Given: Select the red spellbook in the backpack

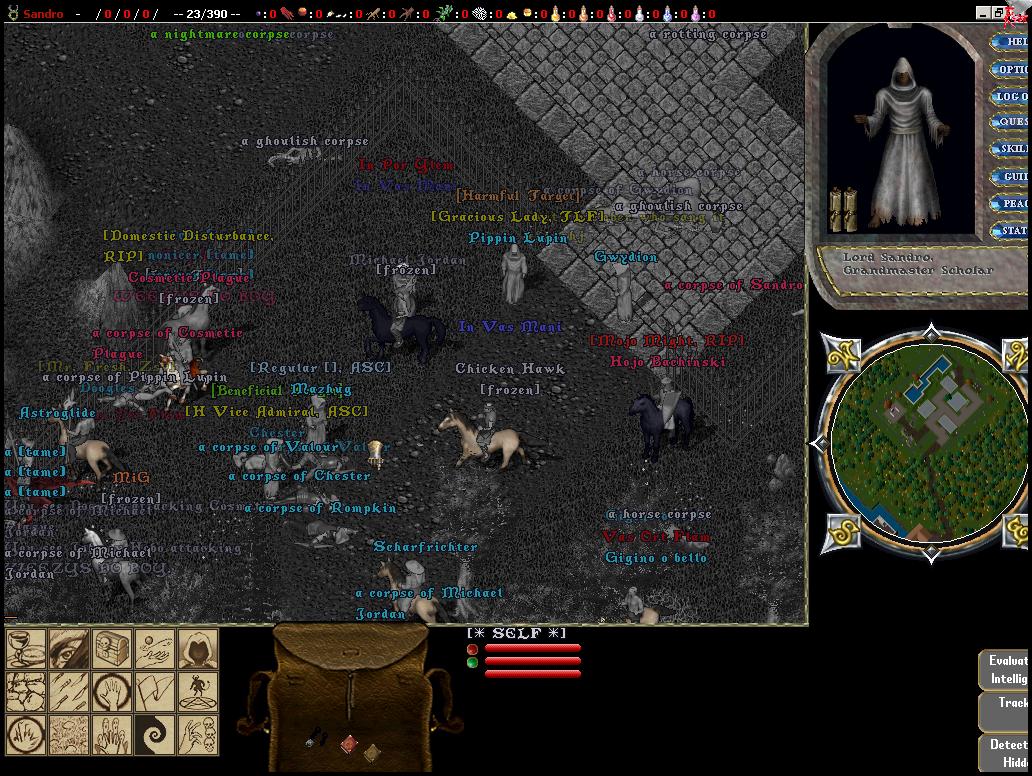Looking at the screenshot, I should [347, 743].
